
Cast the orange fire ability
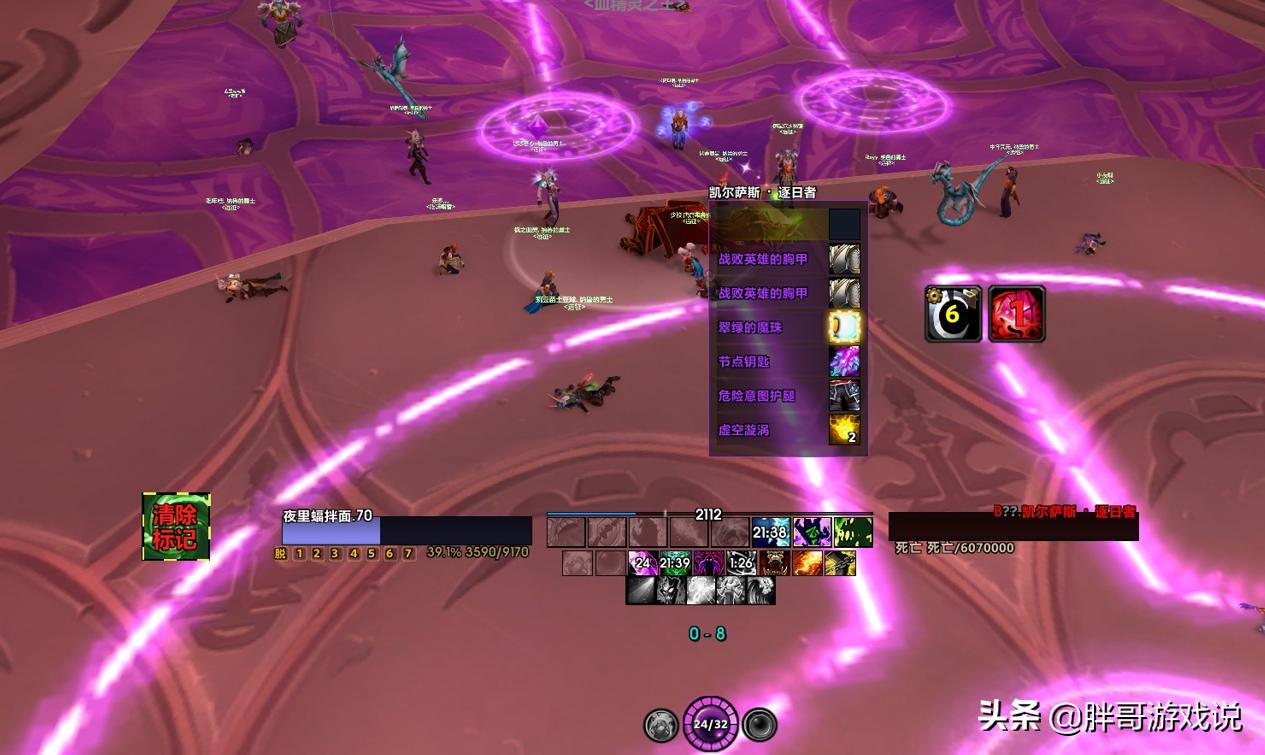(807, 563)
